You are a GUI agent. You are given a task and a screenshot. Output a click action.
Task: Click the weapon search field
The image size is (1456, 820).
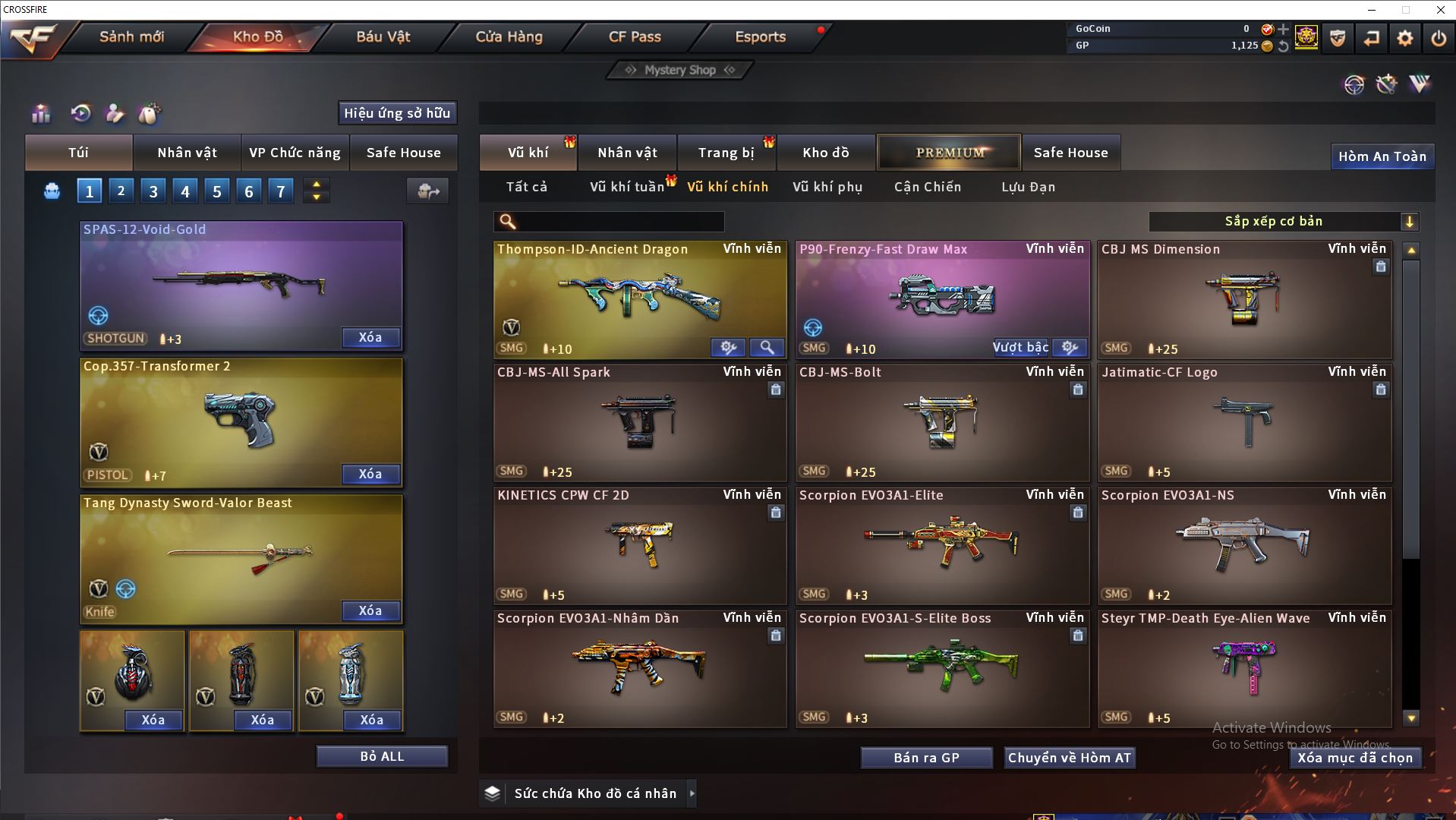[x=619, y=222]
